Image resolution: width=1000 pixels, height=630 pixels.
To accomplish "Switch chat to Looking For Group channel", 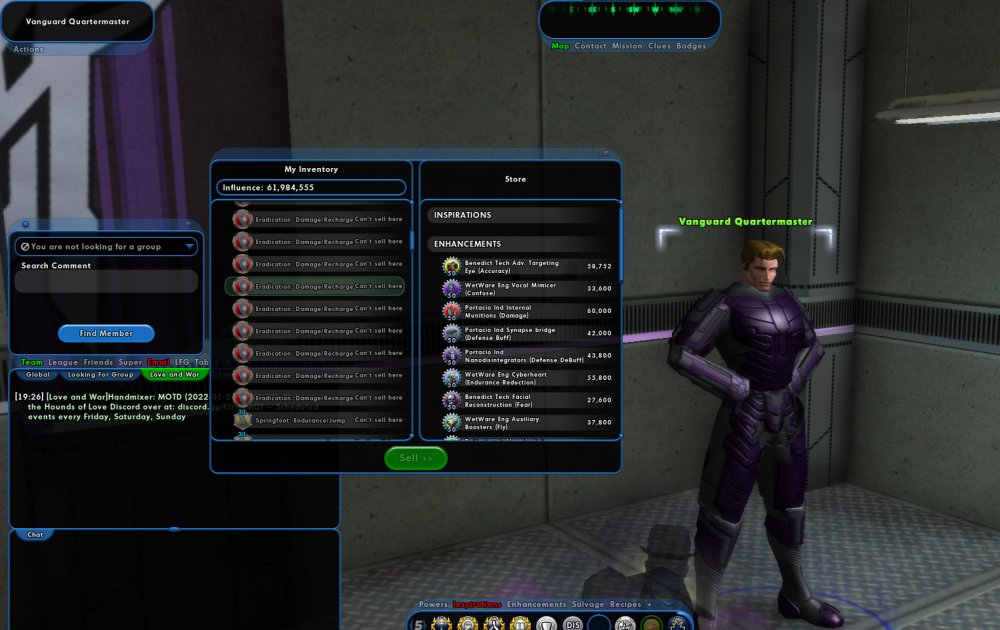I will coord(100,375).
